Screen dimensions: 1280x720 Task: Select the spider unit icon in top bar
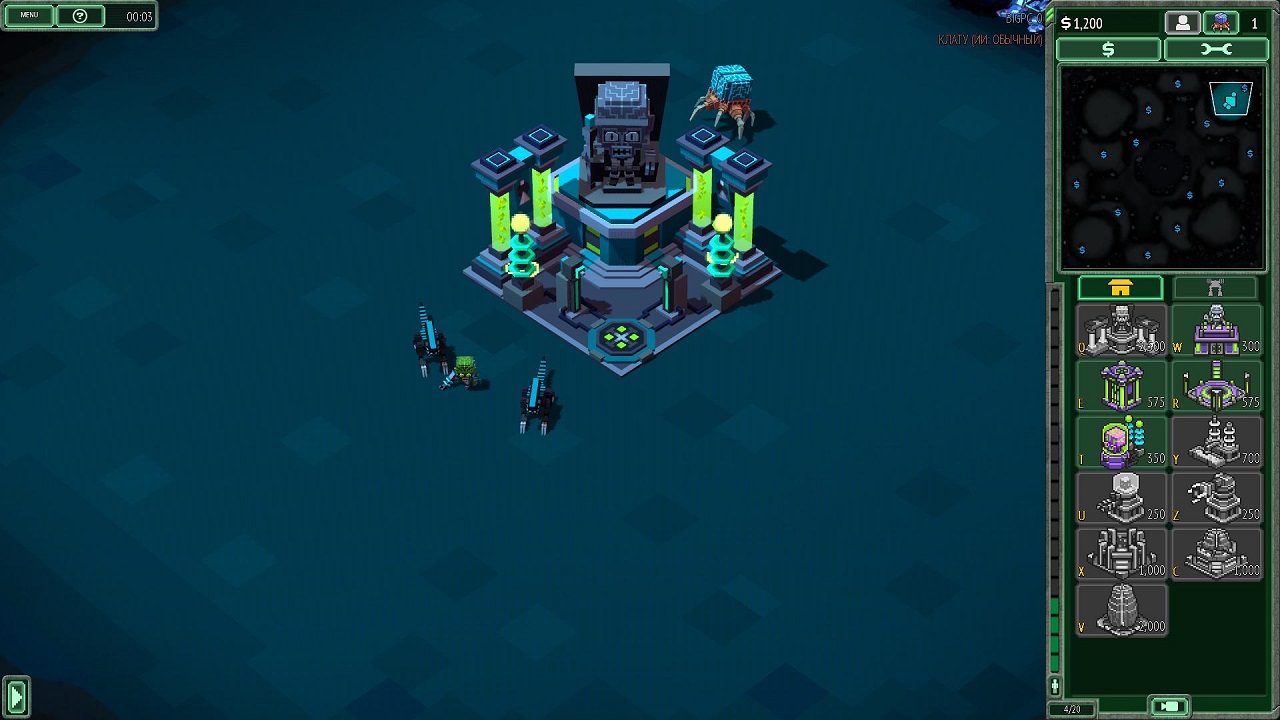1221,23
